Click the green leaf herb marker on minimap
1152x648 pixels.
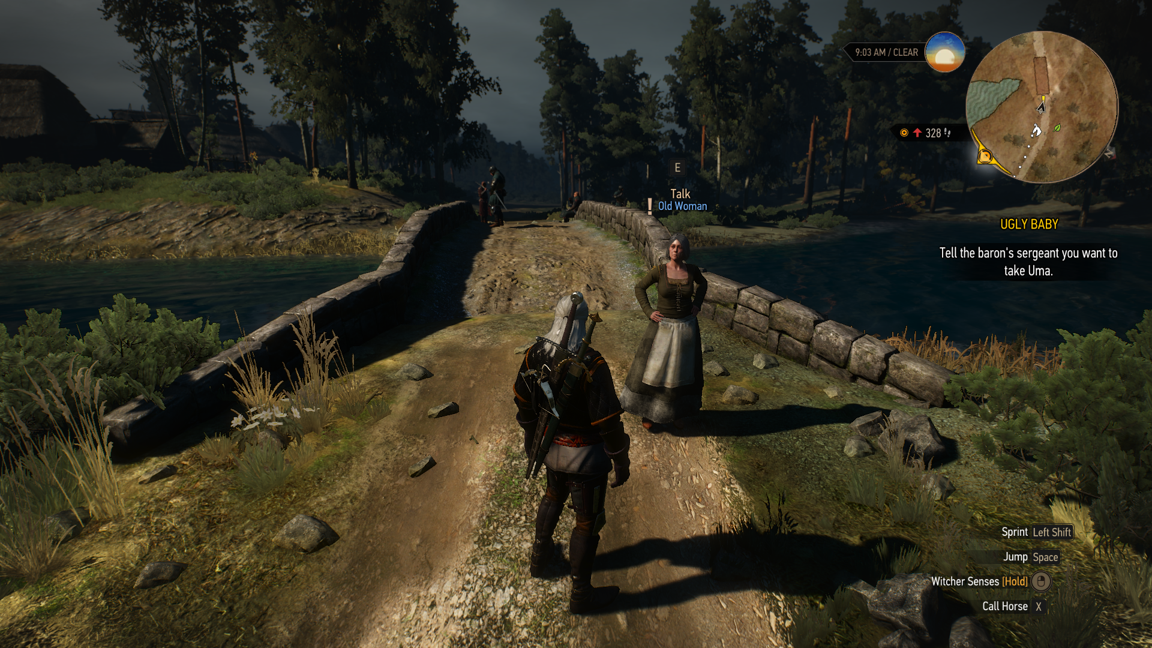1057,129
